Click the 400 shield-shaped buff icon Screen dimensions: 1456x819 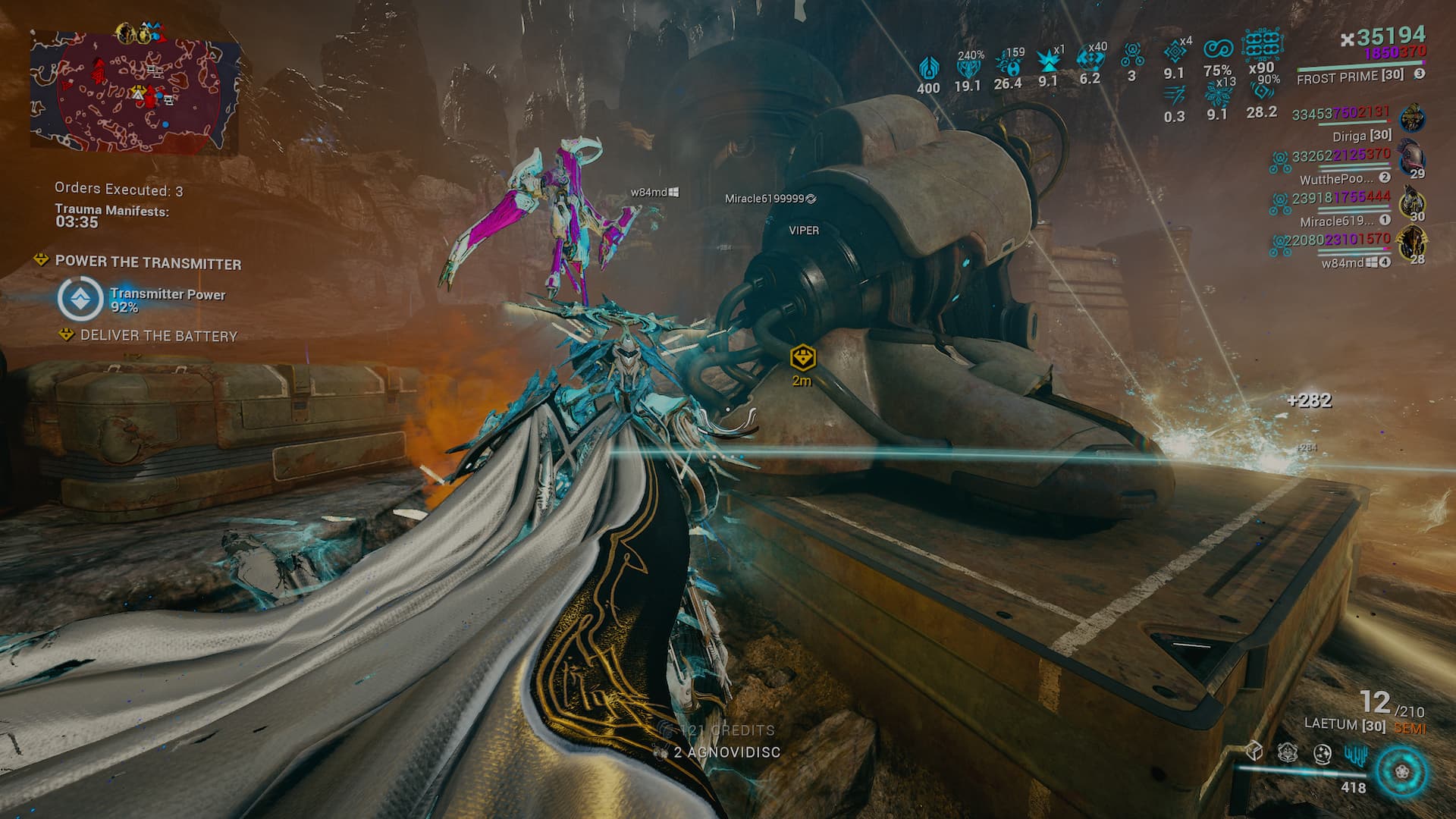(x=929, y=68)
